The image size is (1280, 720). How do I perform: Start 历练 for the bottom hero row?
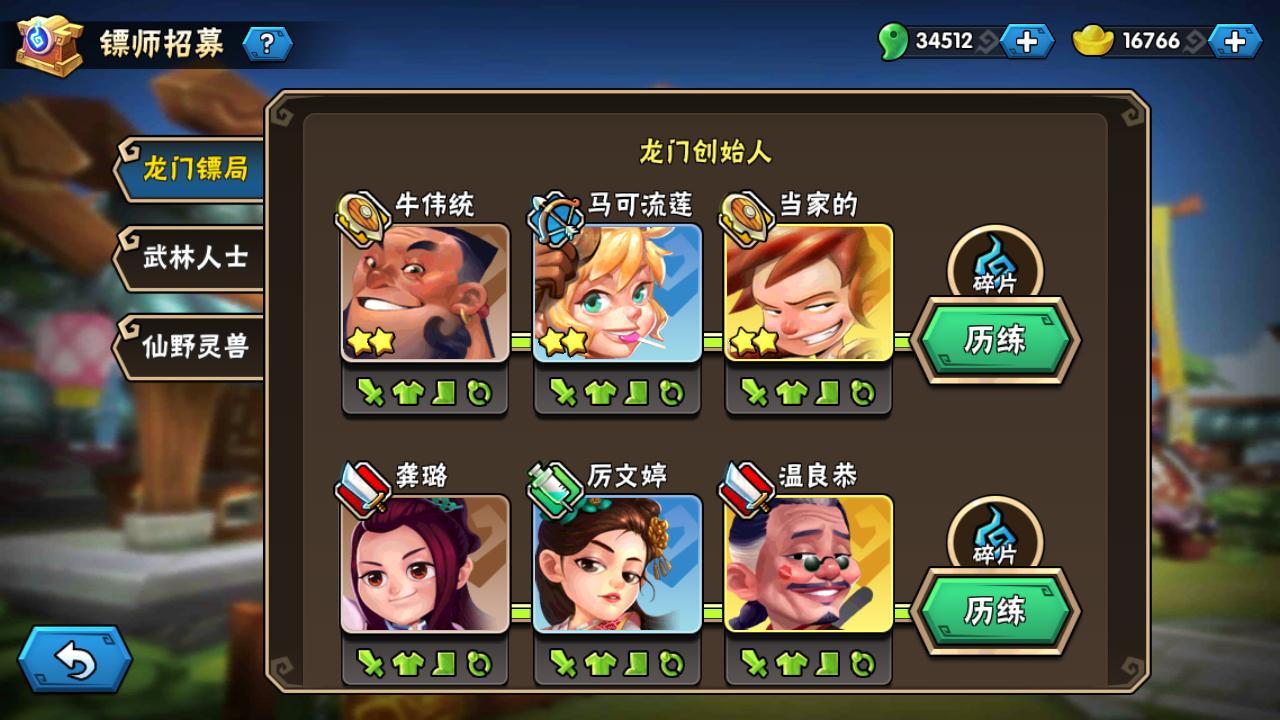995,610
